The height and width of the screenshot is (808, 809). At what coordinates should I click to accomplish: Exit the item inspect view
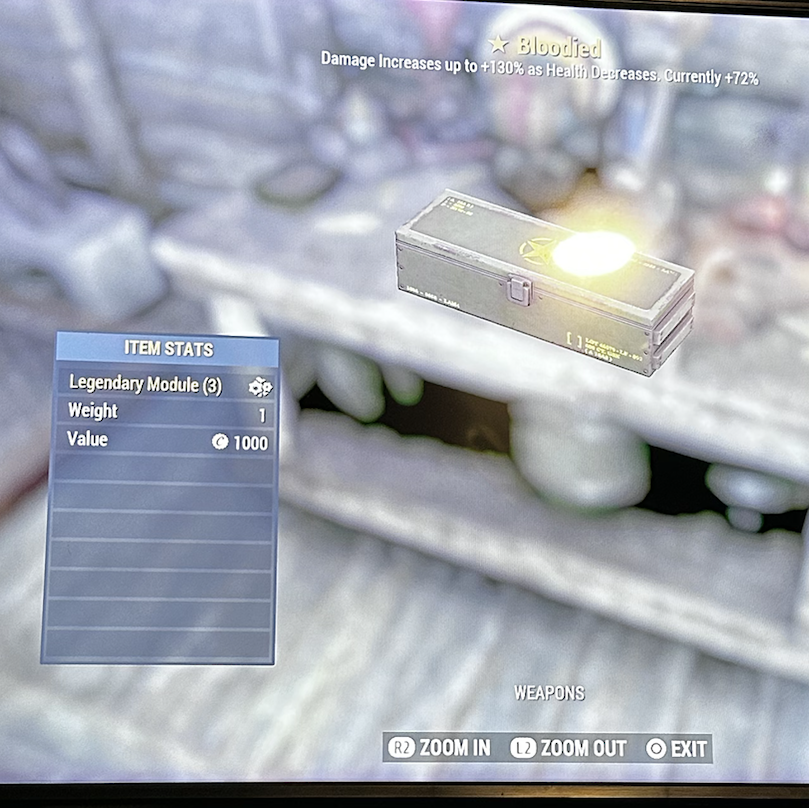click(677, 748)
